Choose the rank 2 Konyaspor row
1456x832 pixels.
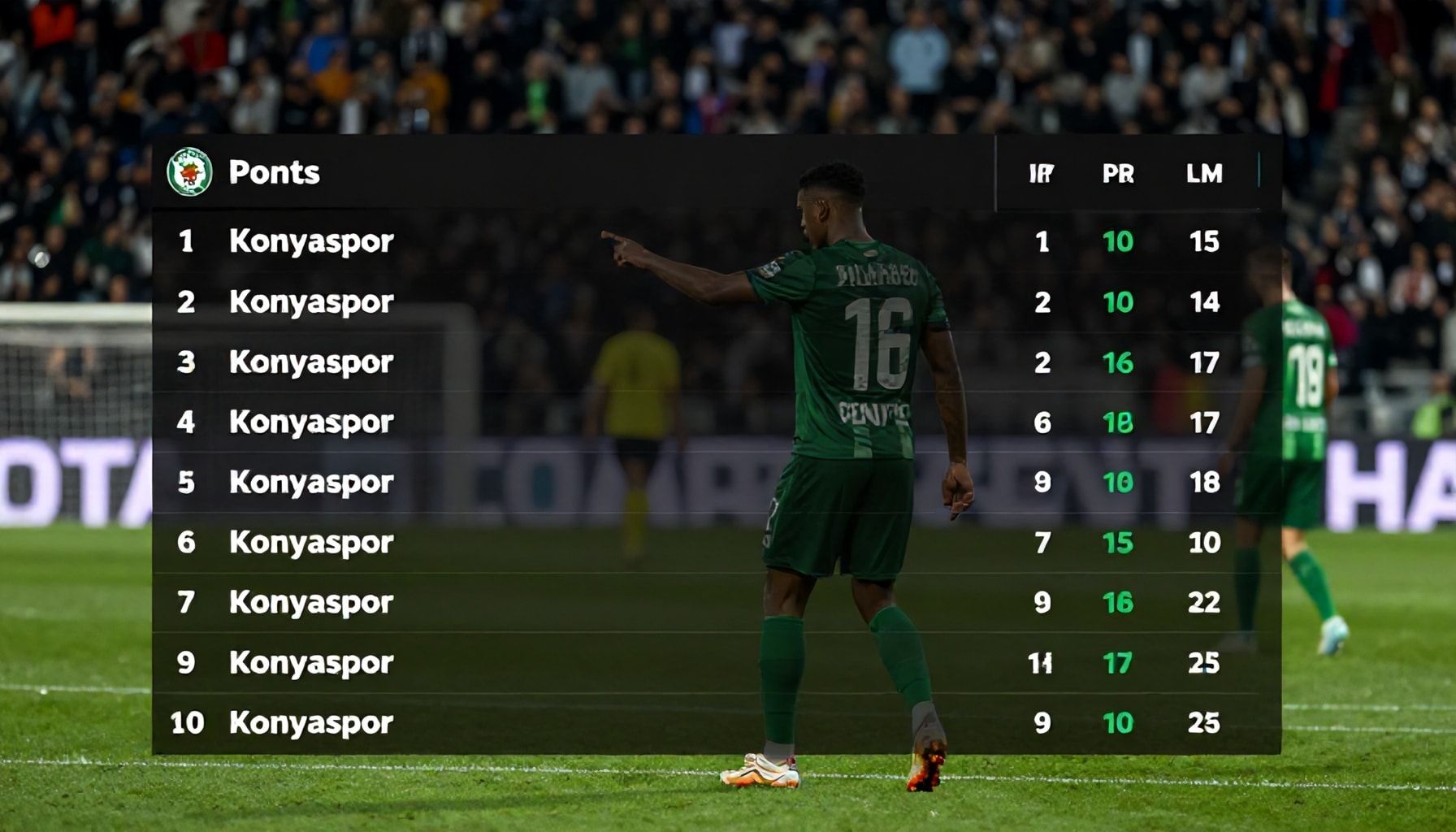pyautogui.click(x=311, y=302)
